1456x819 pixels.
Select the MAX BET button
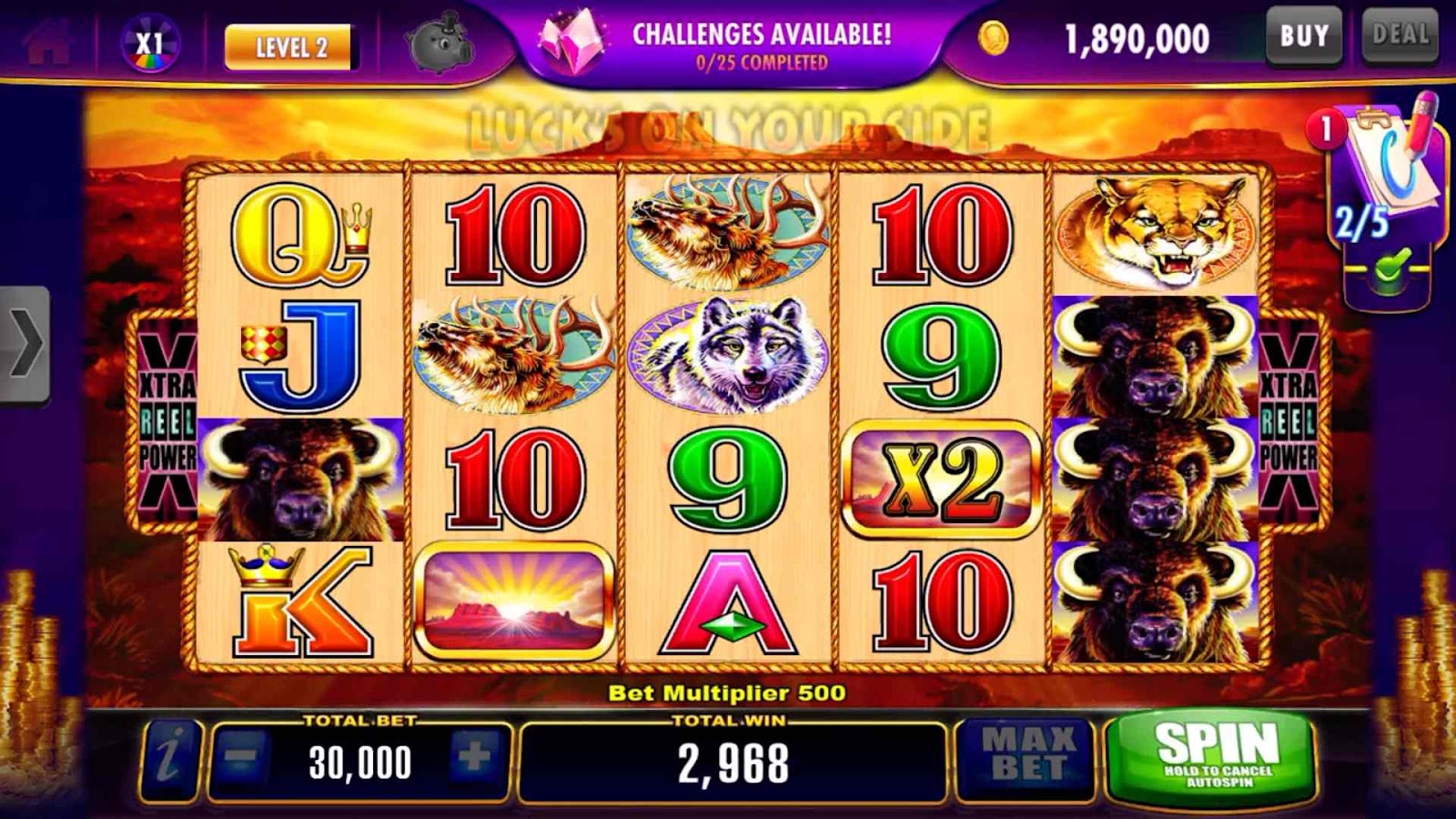1026,757
